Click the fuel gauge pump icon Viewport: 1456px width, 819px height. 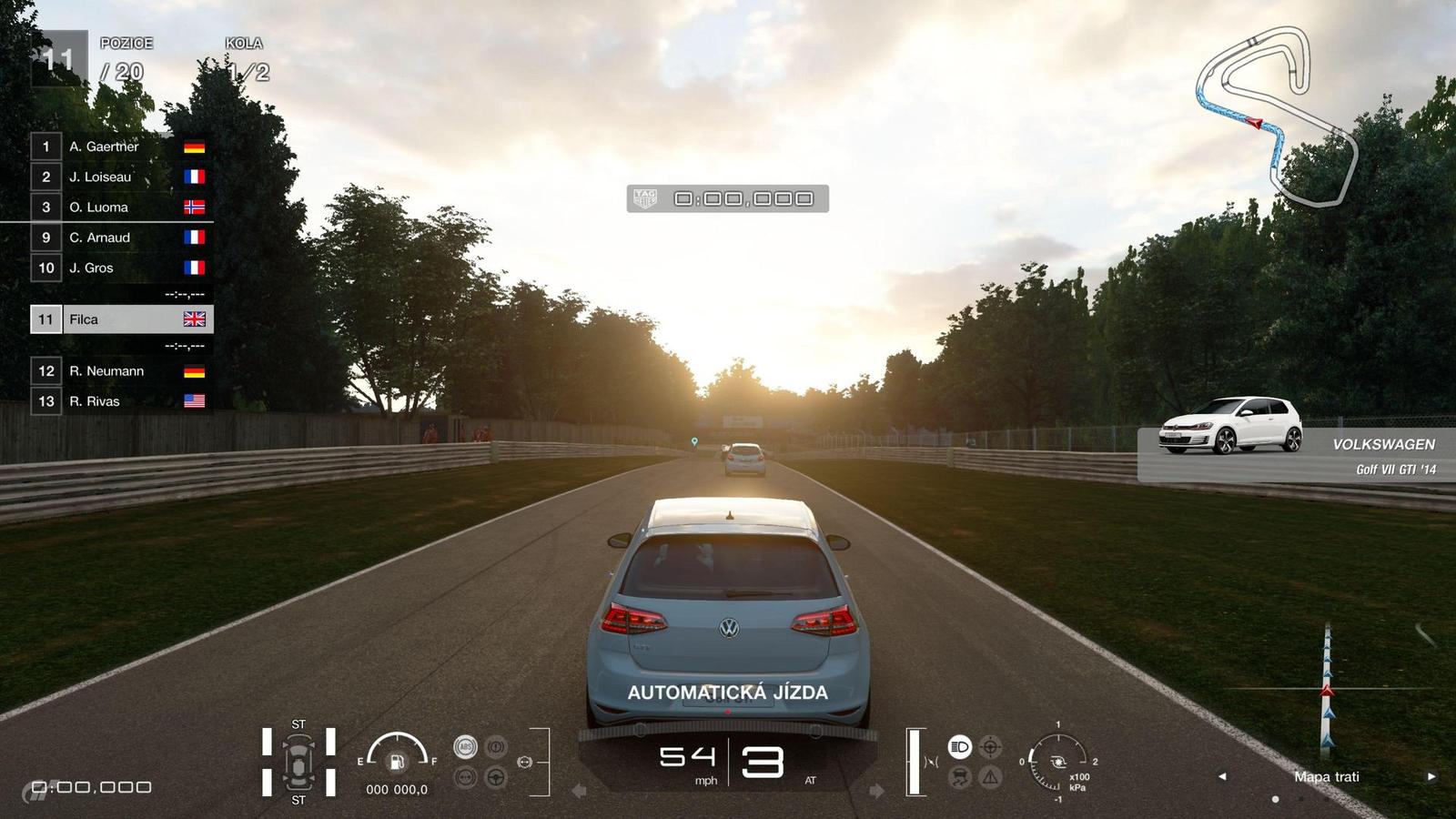pyautogui.click(x=397, y=762)
